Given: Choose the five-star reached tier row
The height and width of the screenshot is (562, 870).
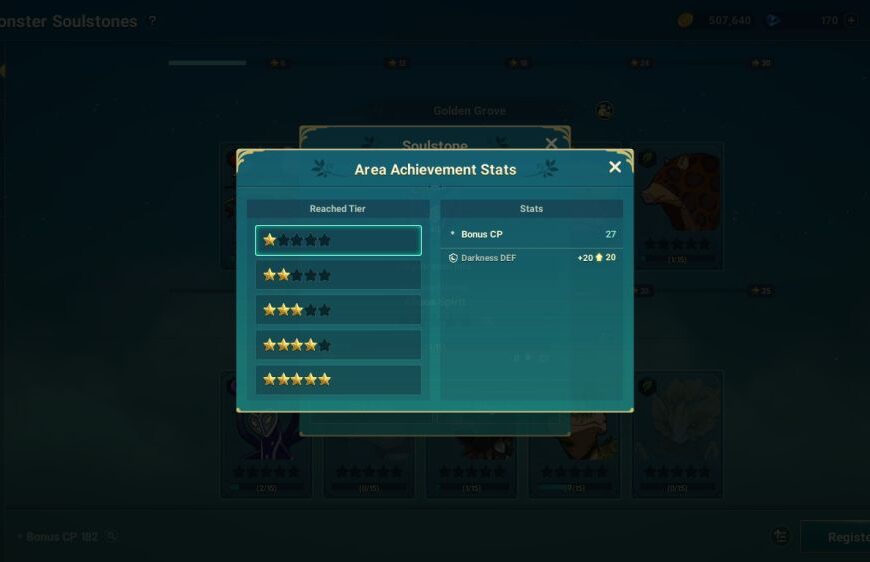Looking at the screenshot, I should pyautogui.click(x=338, y=380).
